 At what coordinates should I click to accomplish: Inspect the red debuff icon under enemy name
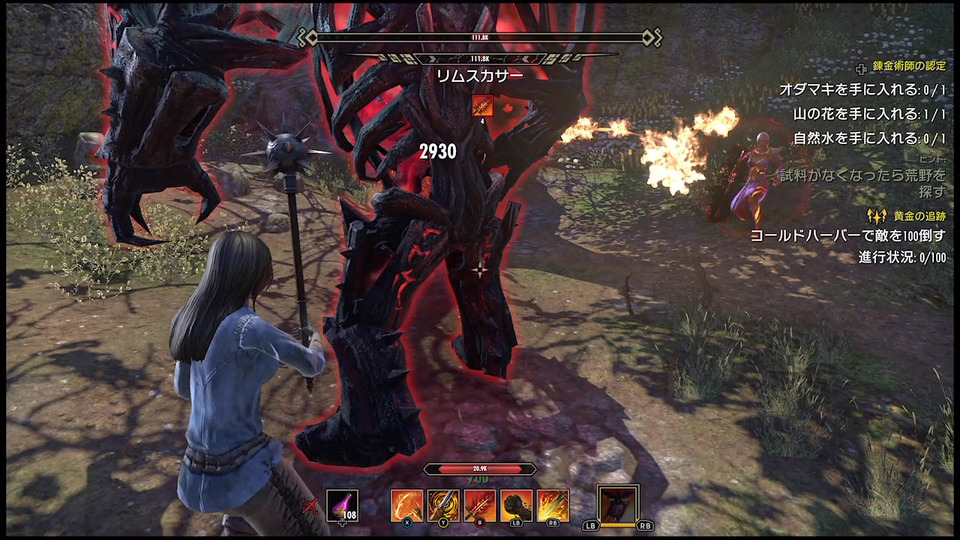[482, 104]
